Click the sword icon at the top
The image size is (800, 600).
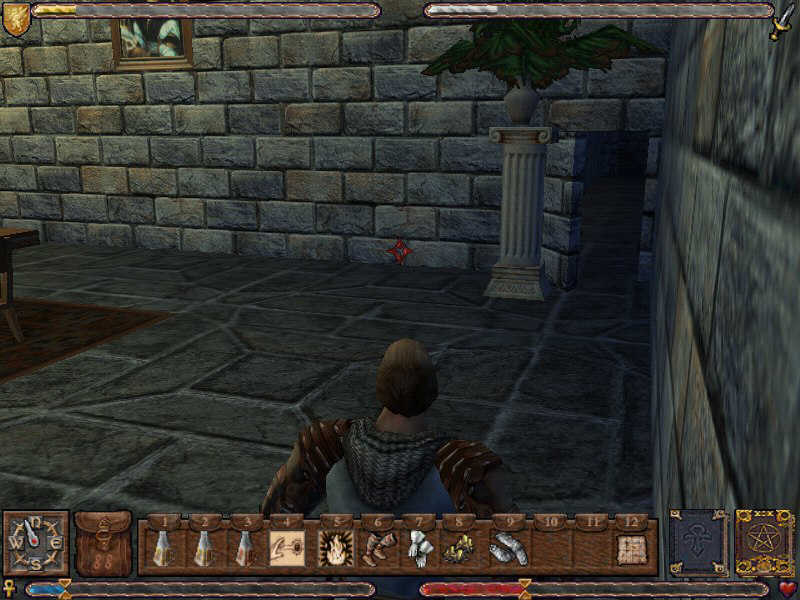click(x=781, y=20)
